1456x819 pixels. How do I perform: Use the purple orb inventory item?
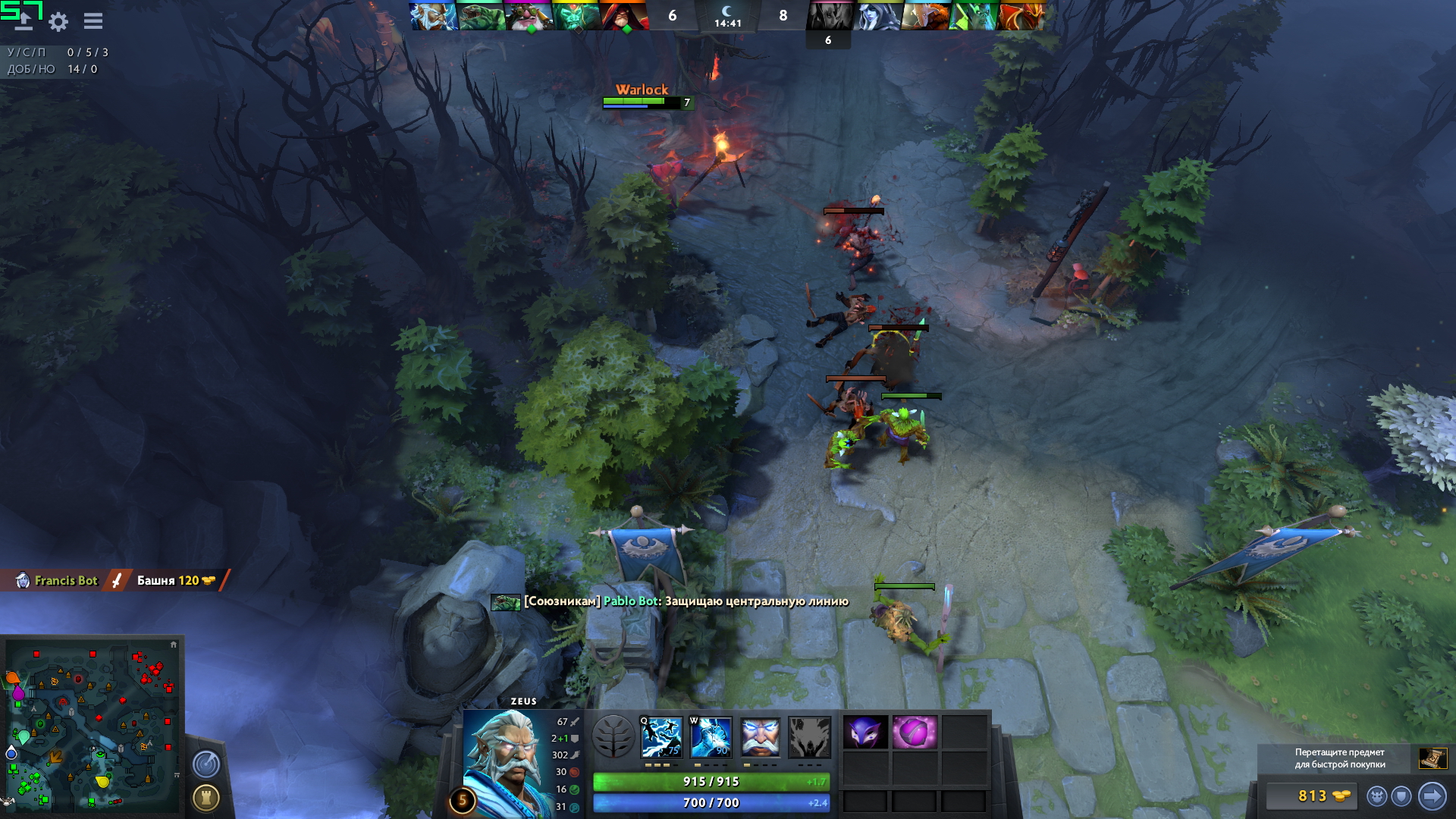point(915,733)
